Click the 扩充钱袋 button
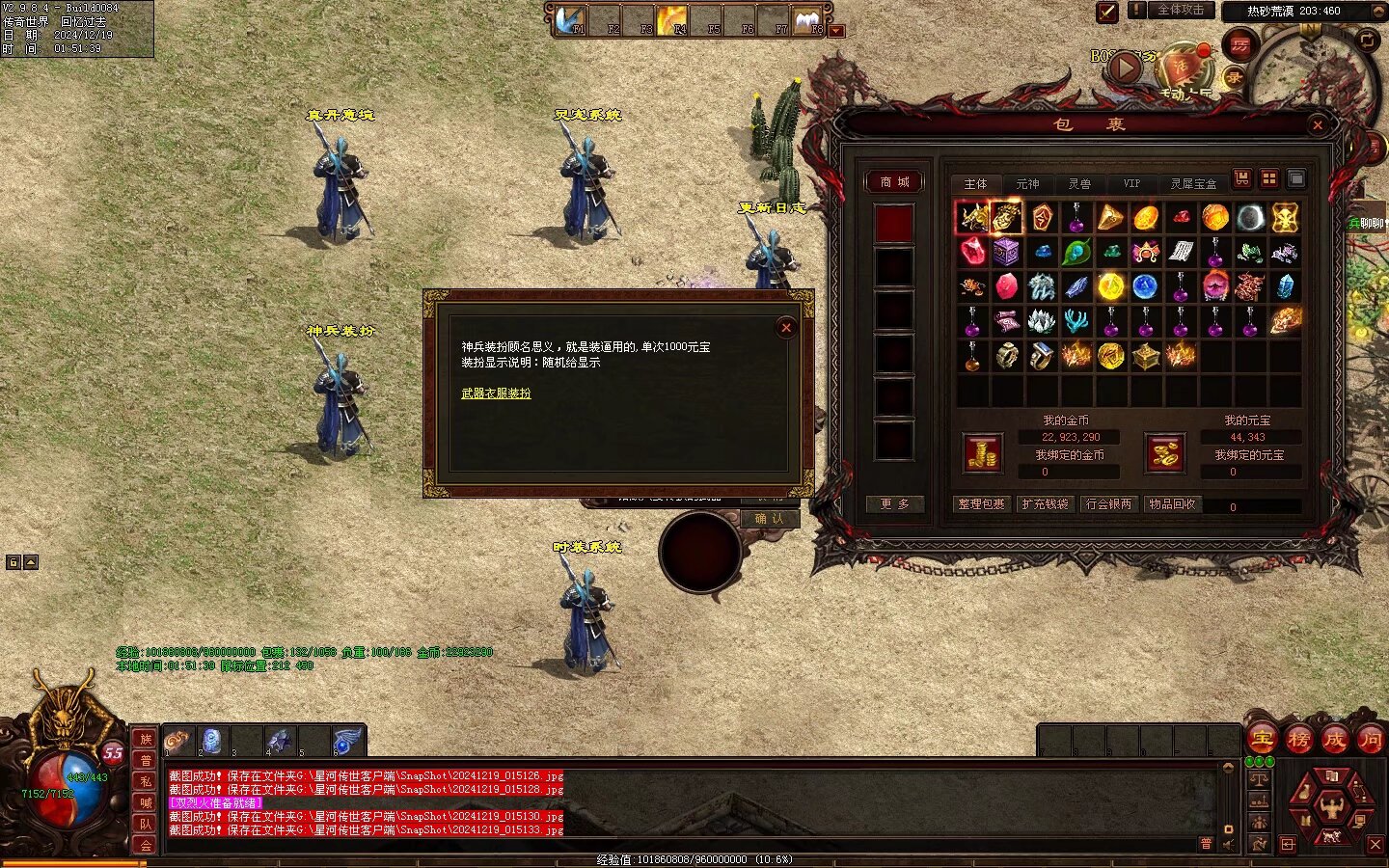 pyautogui.click(x=1045, y=503)
